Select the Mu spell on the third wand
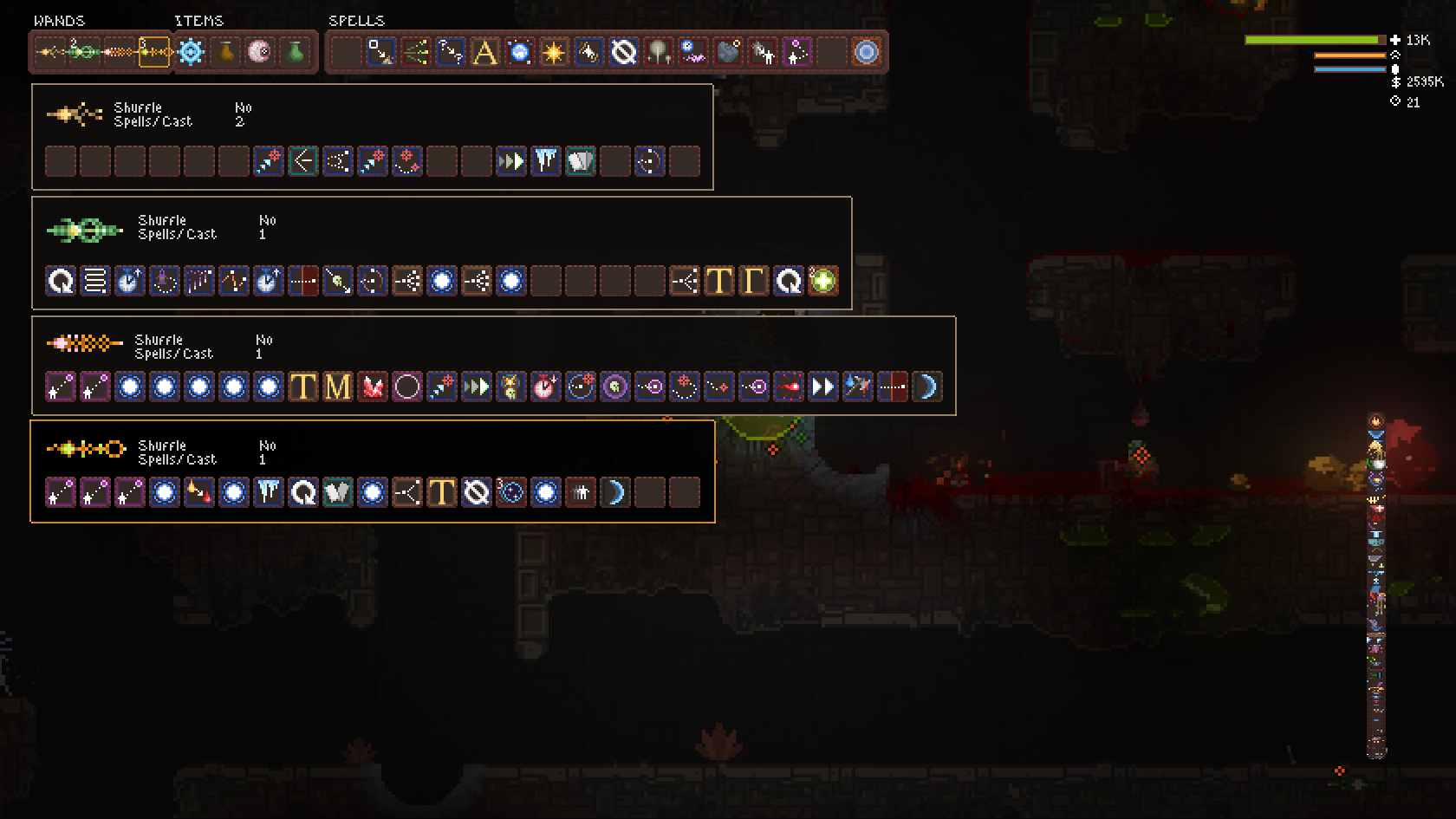The width and height of the screenshot is (1456, 819). (336, 387)
